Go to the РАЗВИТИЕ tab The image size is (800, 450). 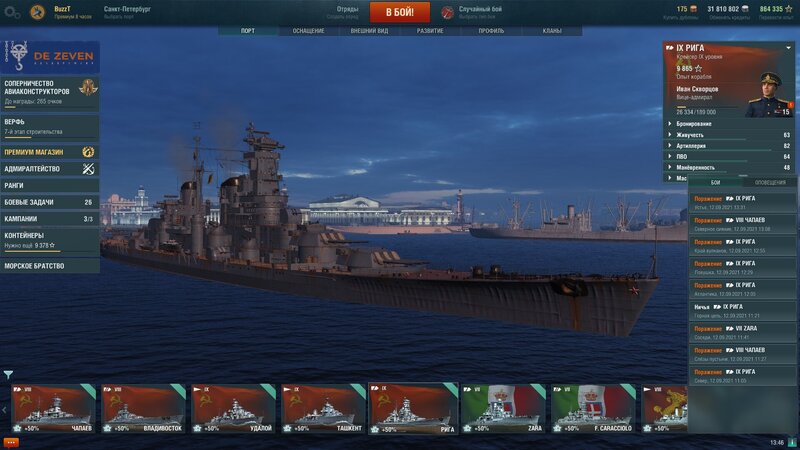coord(431,31)
